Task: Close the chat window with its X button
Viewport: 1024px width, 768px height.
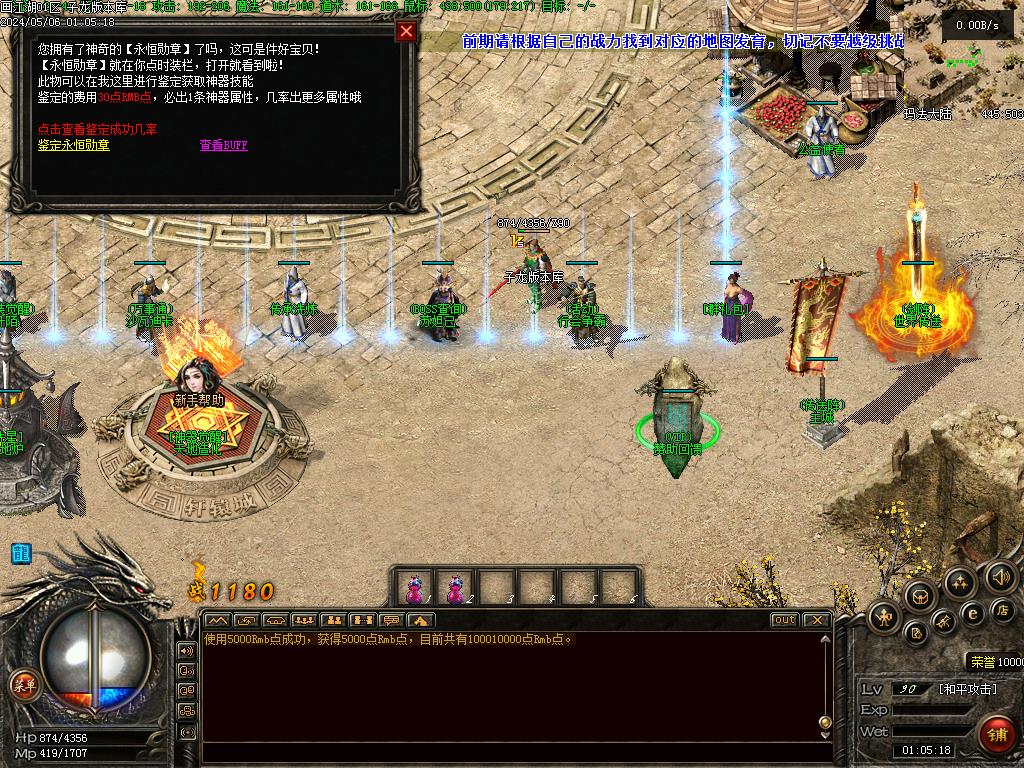Action: (x=817, y=620)
